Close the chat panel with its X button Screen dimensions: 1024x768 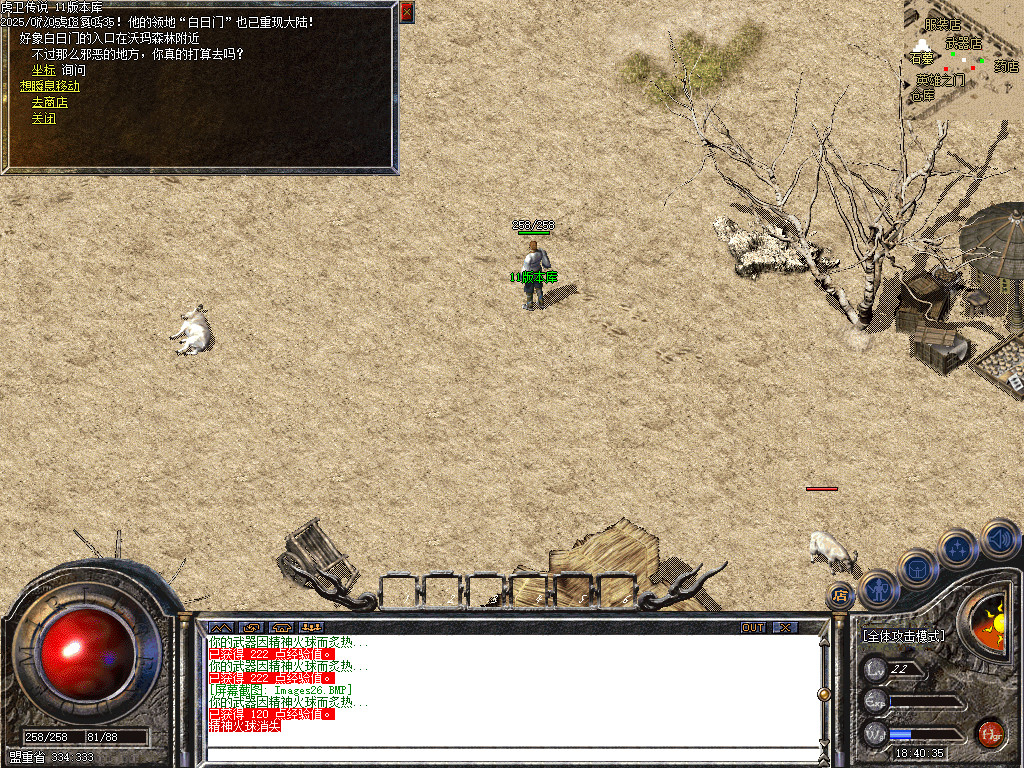point(786,627)
